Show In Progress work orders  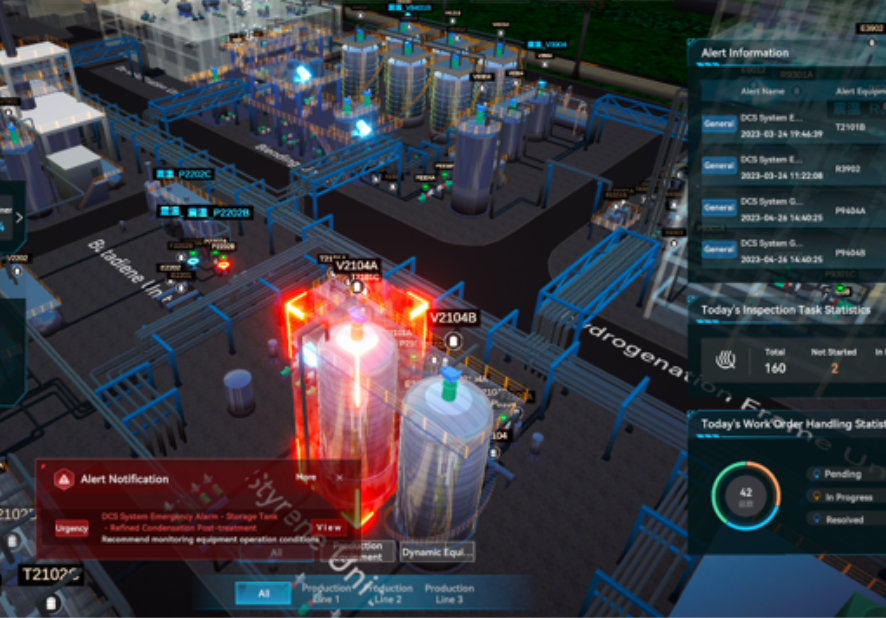click(x=849, y=496)
